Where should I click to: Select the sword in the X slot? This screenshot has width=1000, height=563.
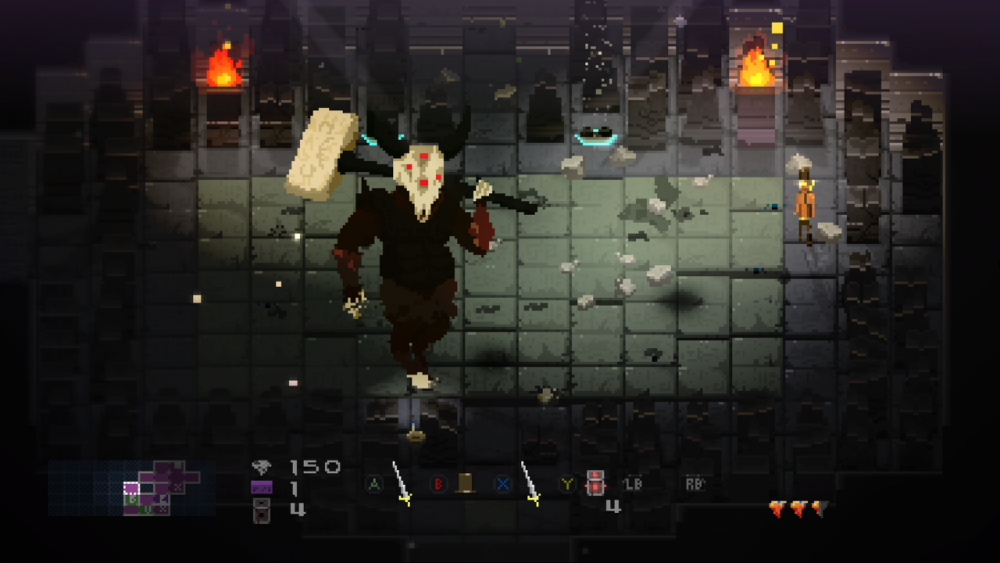tap(530, 484)
